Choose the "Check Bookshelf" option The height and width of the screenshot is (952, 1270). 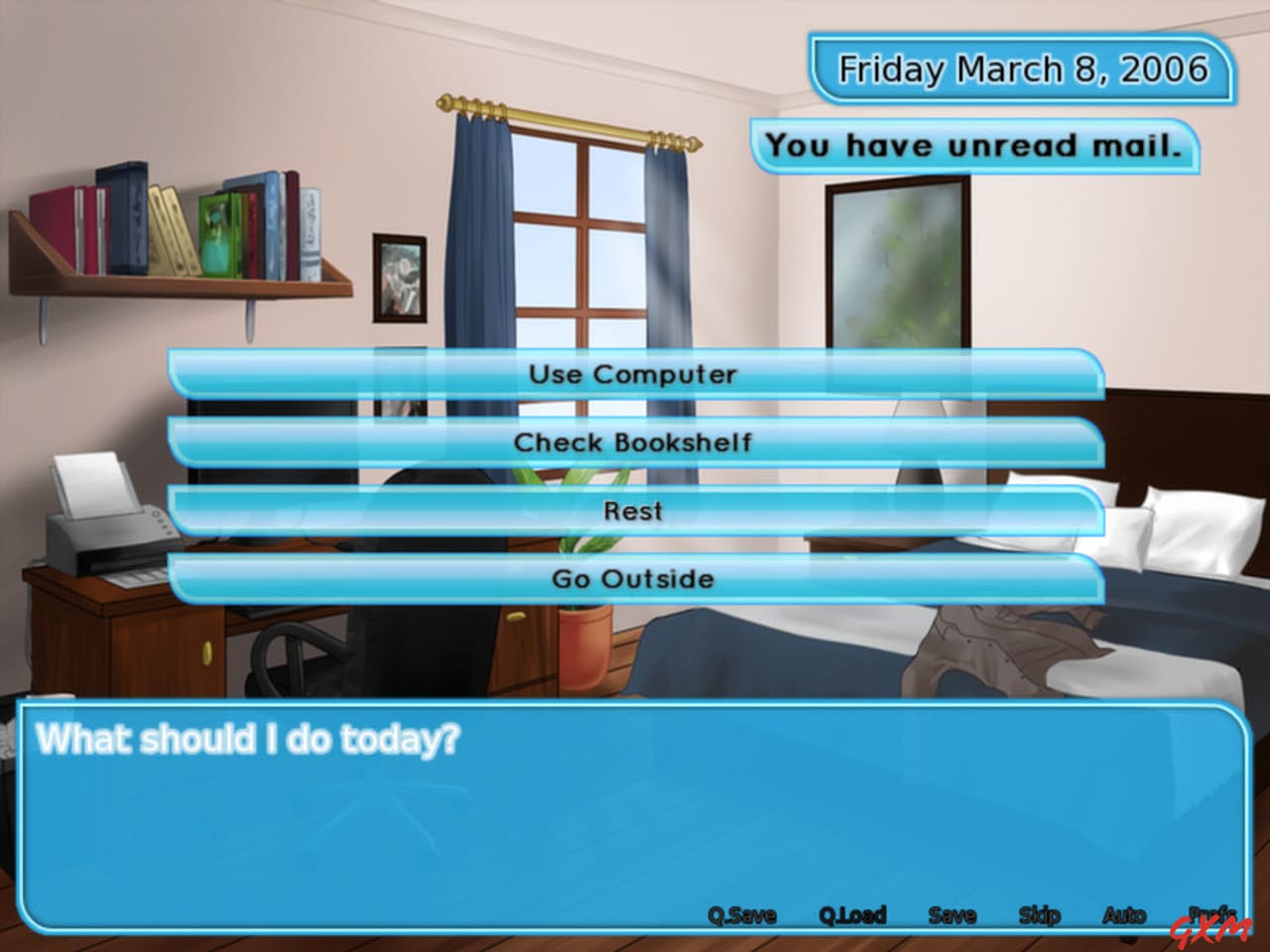coord(635,443)
